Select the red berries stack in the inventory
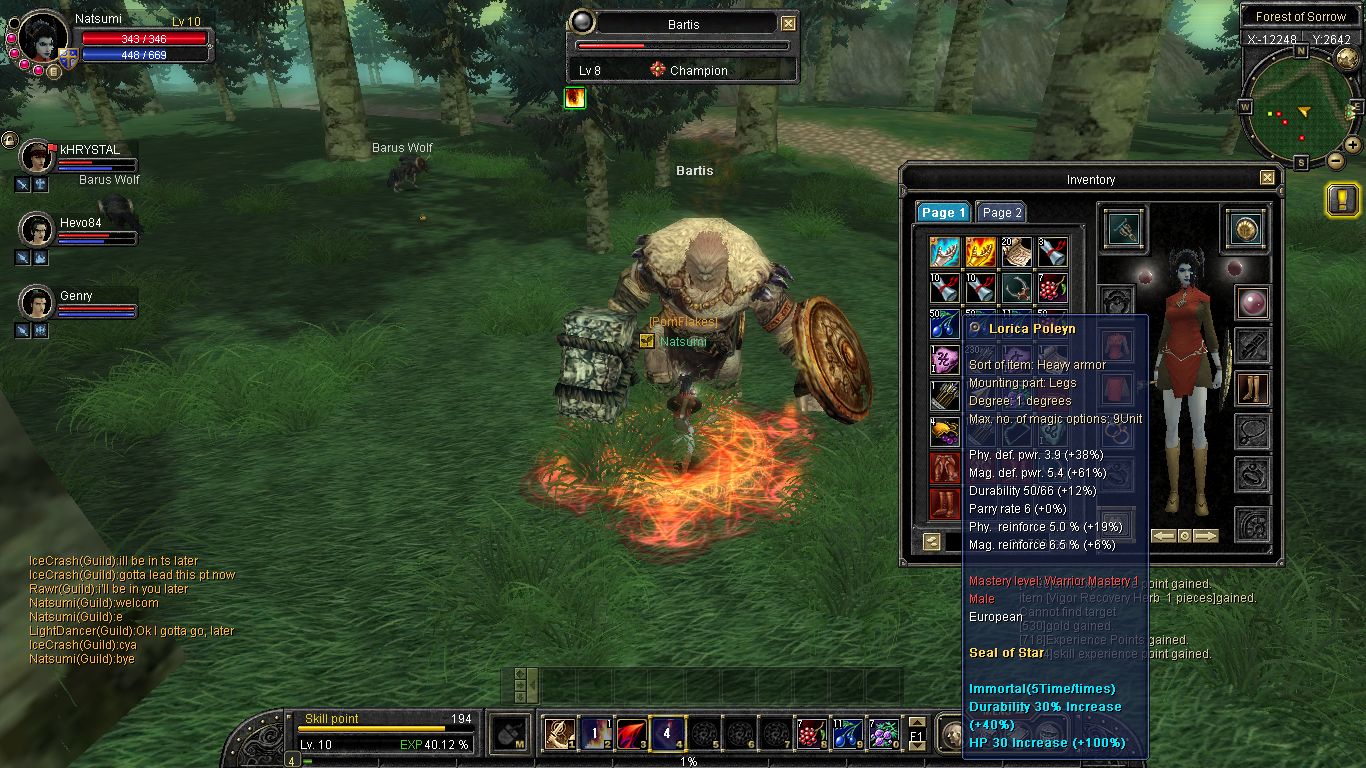 [1052, 288]
